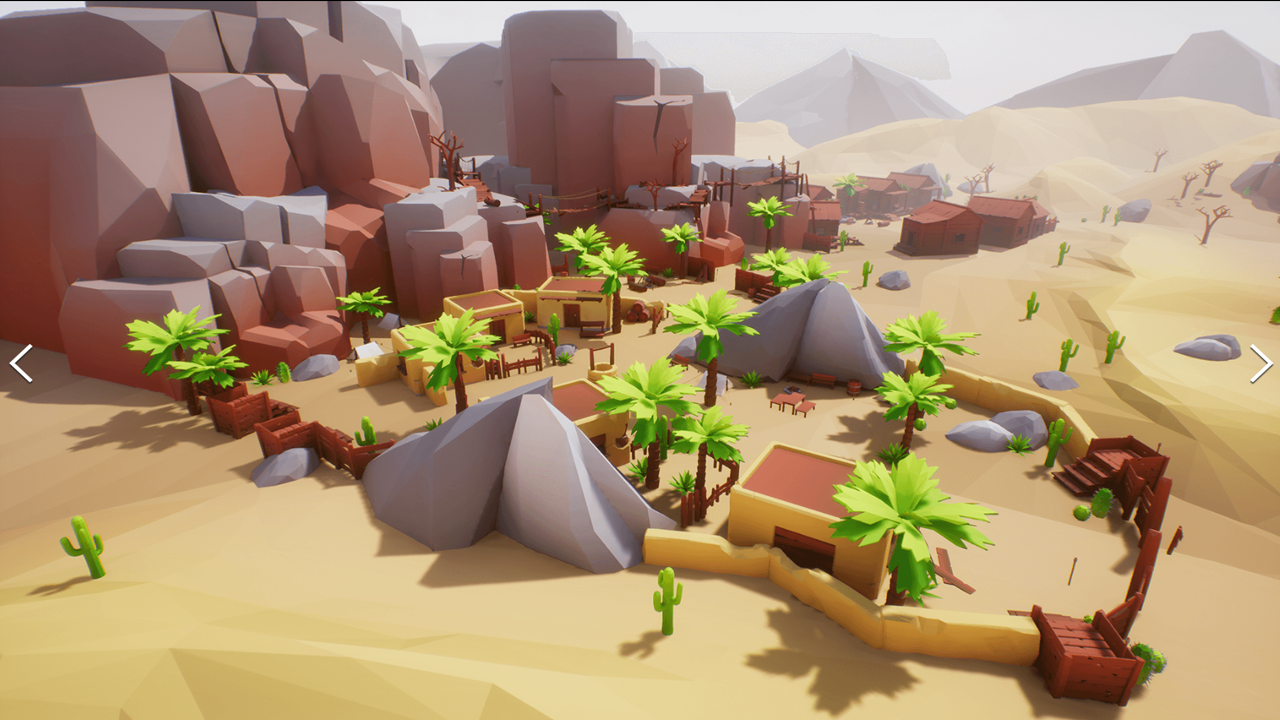Image resolution: width=1280 pixels, height=720 pixels.
Task: Click the right navigation arrow
Action: (x=1260, y=363)
